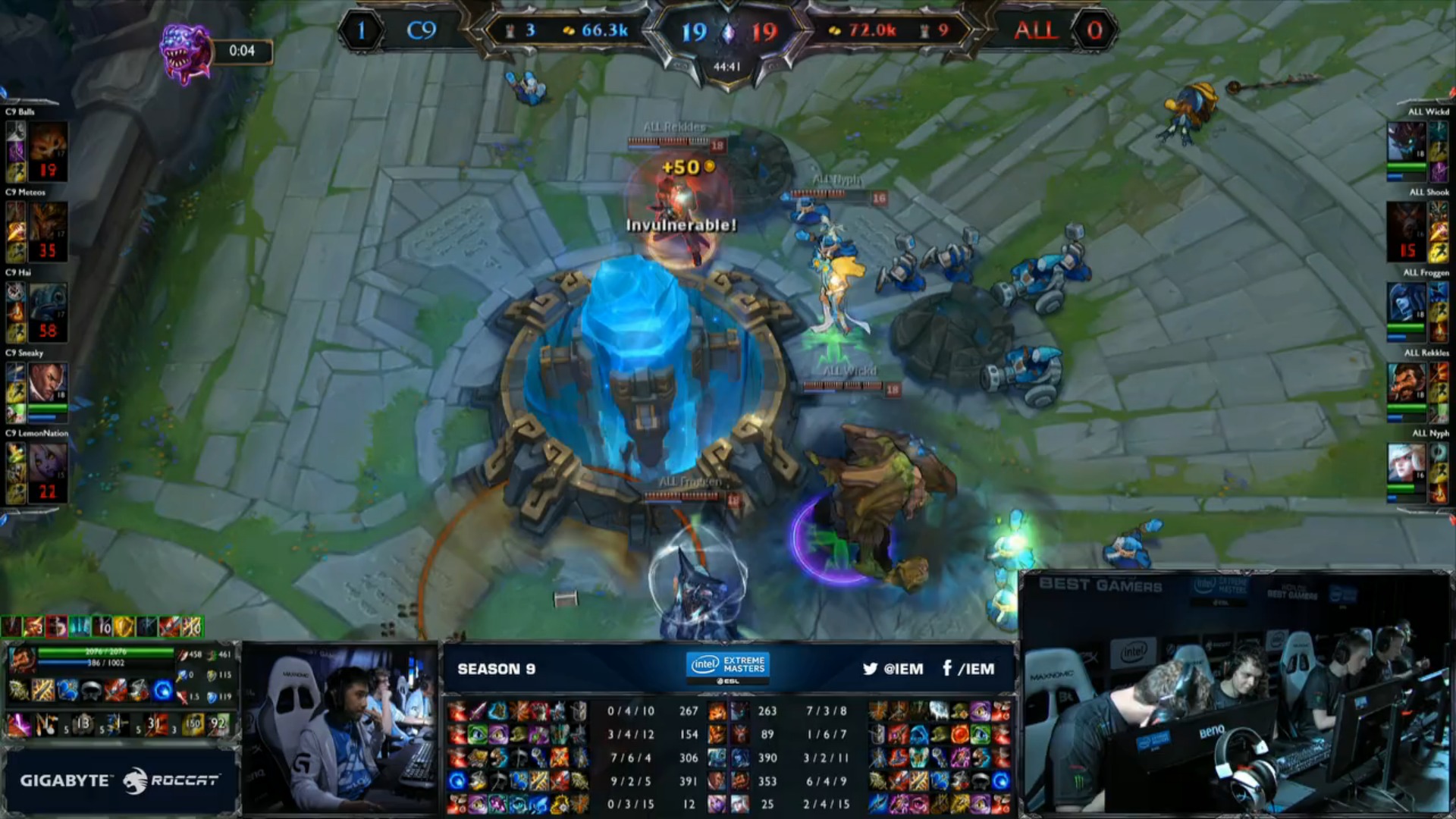
Task: Click the skull ability icon in the HUD
Action: tap(91, 689)
